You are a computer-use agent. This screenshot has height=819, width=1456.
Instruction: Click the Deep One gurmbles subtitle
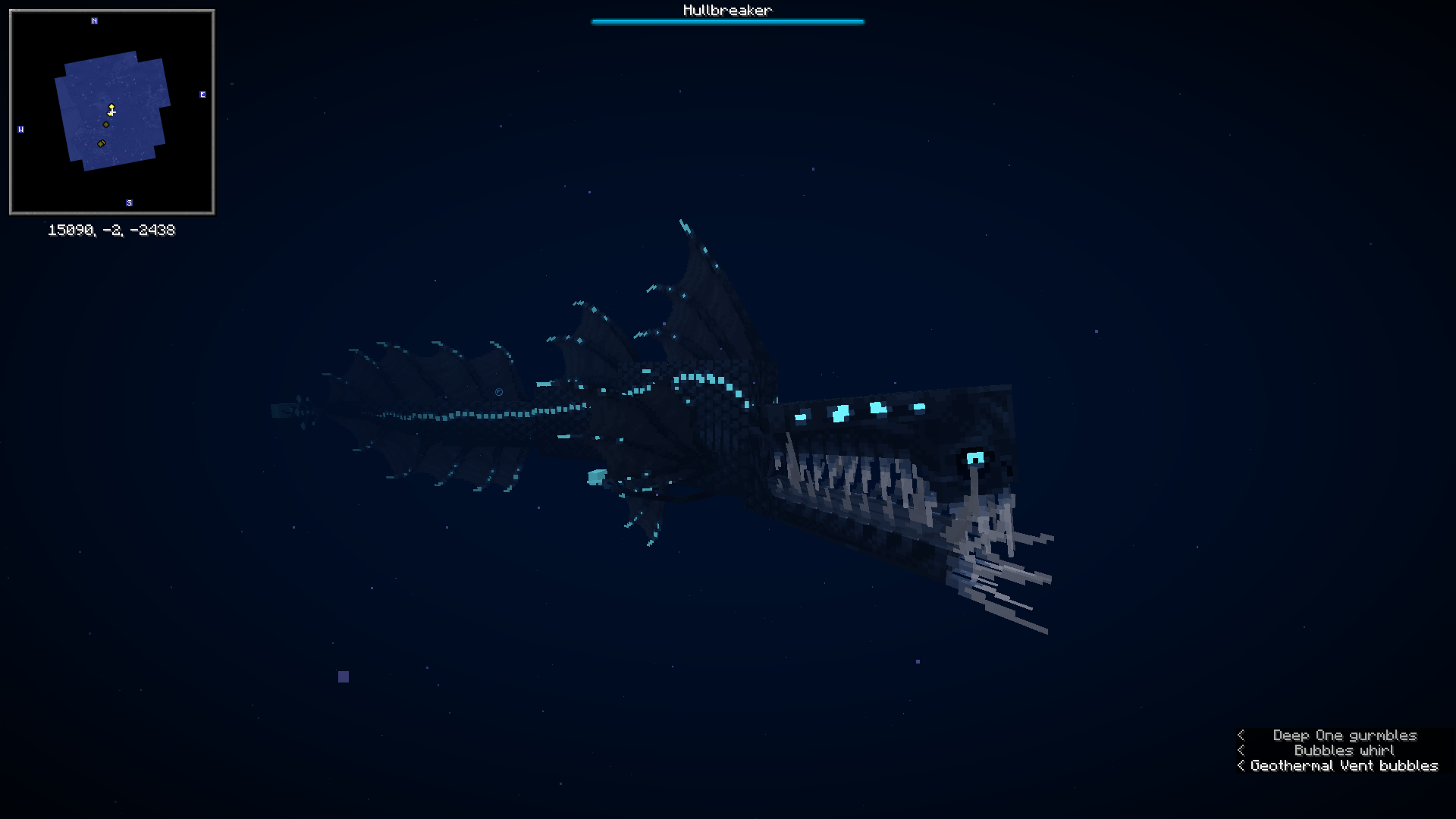coord(1344,735)
